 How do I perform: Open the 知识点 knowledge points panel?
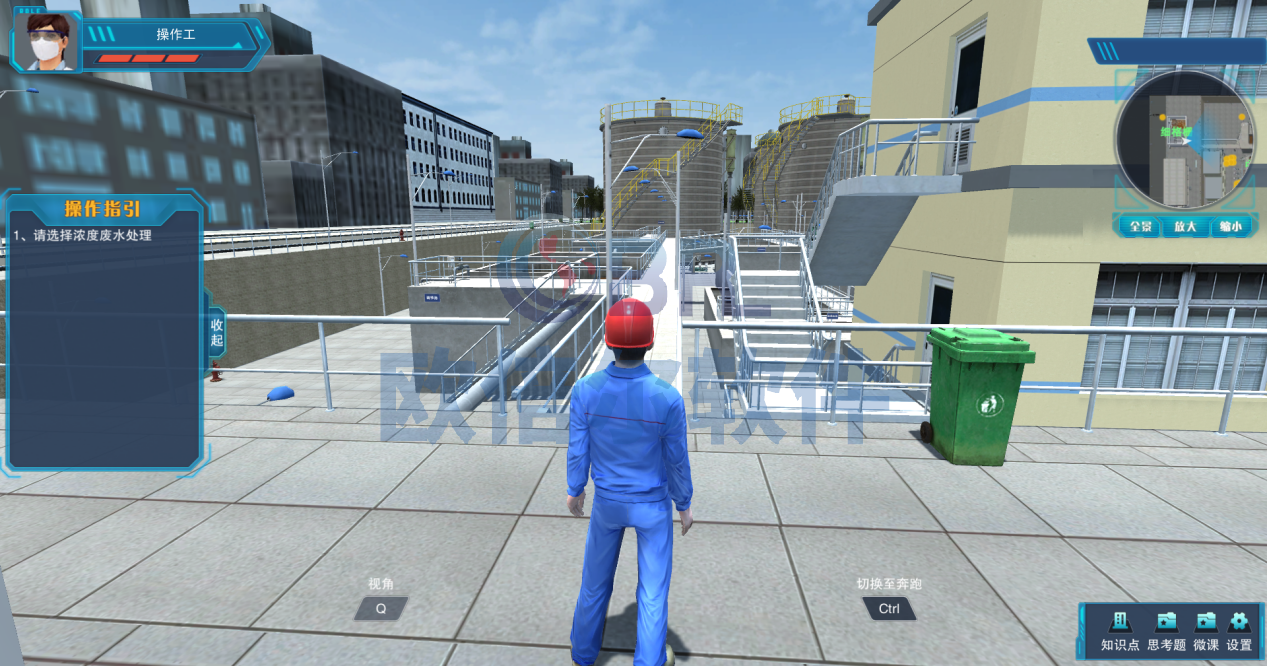[x=1120, y=630]
